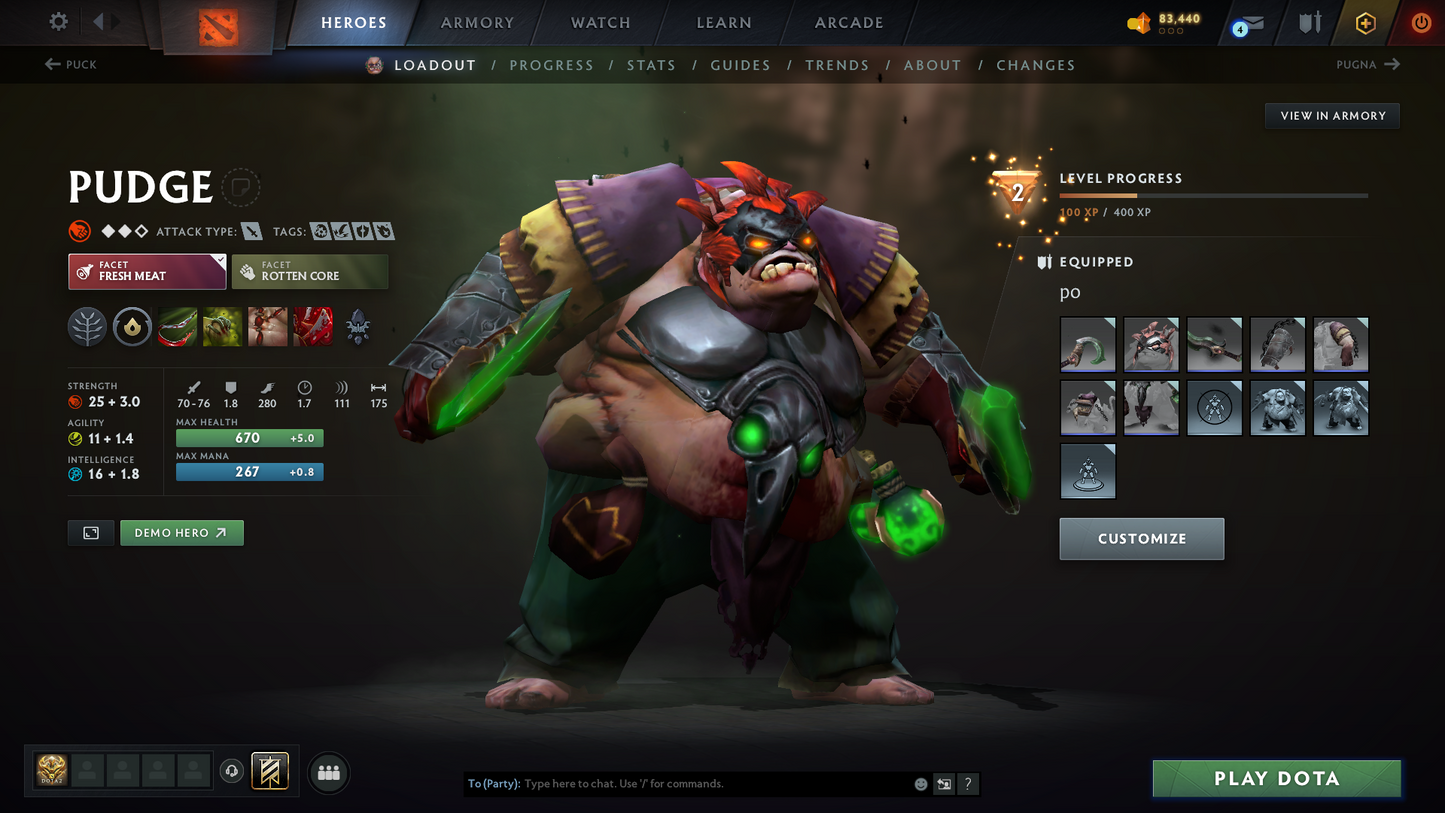1445x813 pixels.
Task: Open the Dota Plus hexagon icon
Action: click(x=1366, y=22)
